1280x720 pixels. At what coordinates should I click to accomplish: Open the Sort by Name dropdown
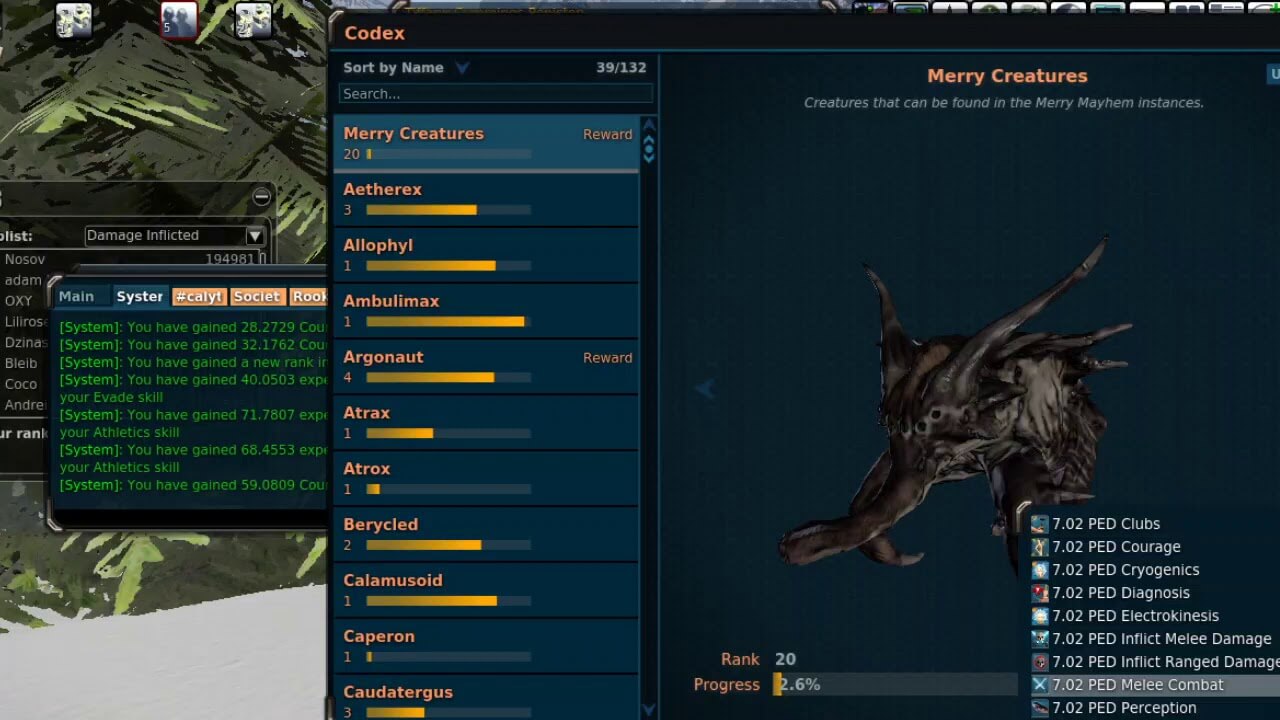(x=406, y=68)
